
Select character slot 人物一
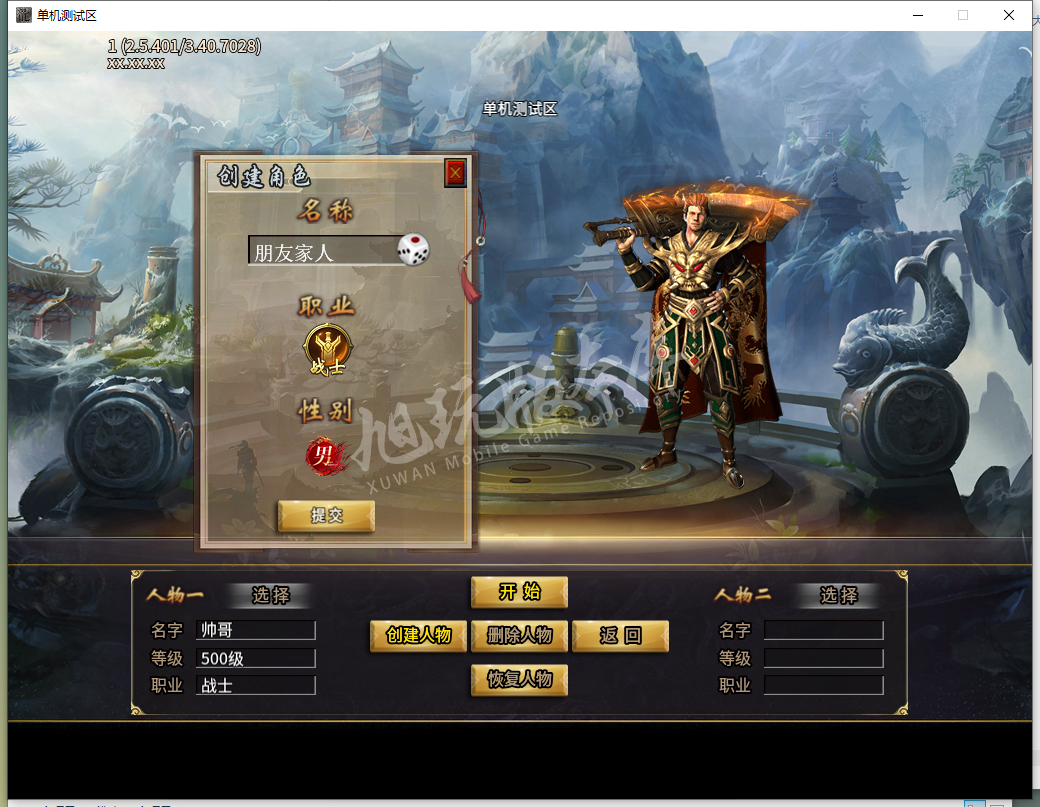pos(270,596)
